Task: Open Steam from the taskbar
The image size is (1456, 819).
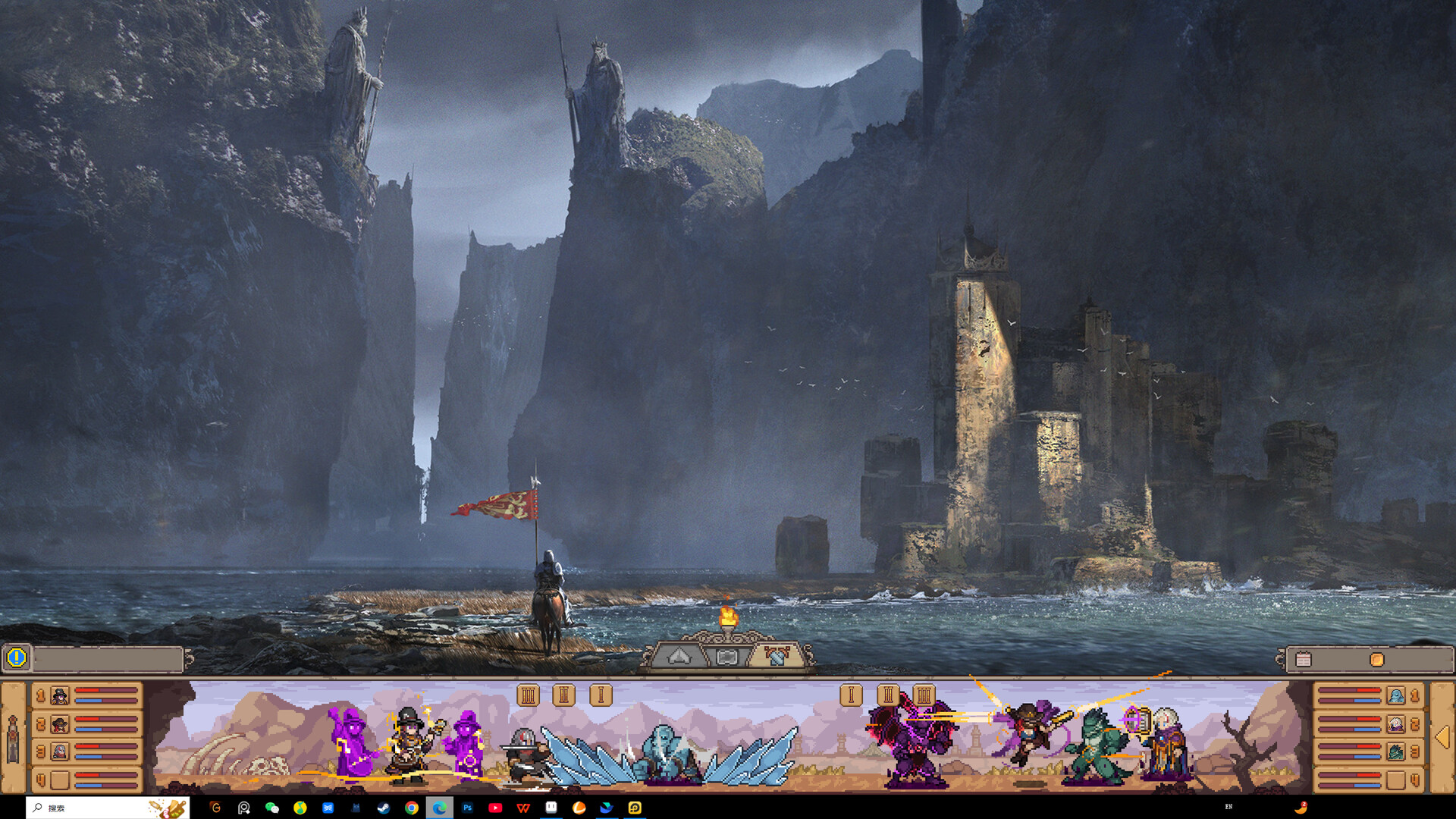Action: (x=384, y=808)
